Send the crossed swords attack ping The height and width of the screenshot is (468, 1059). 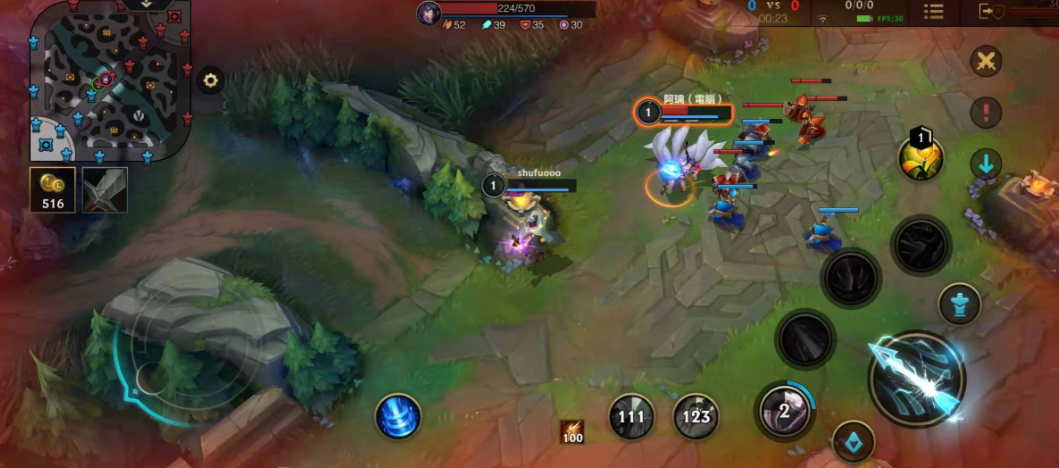point(986,61)
